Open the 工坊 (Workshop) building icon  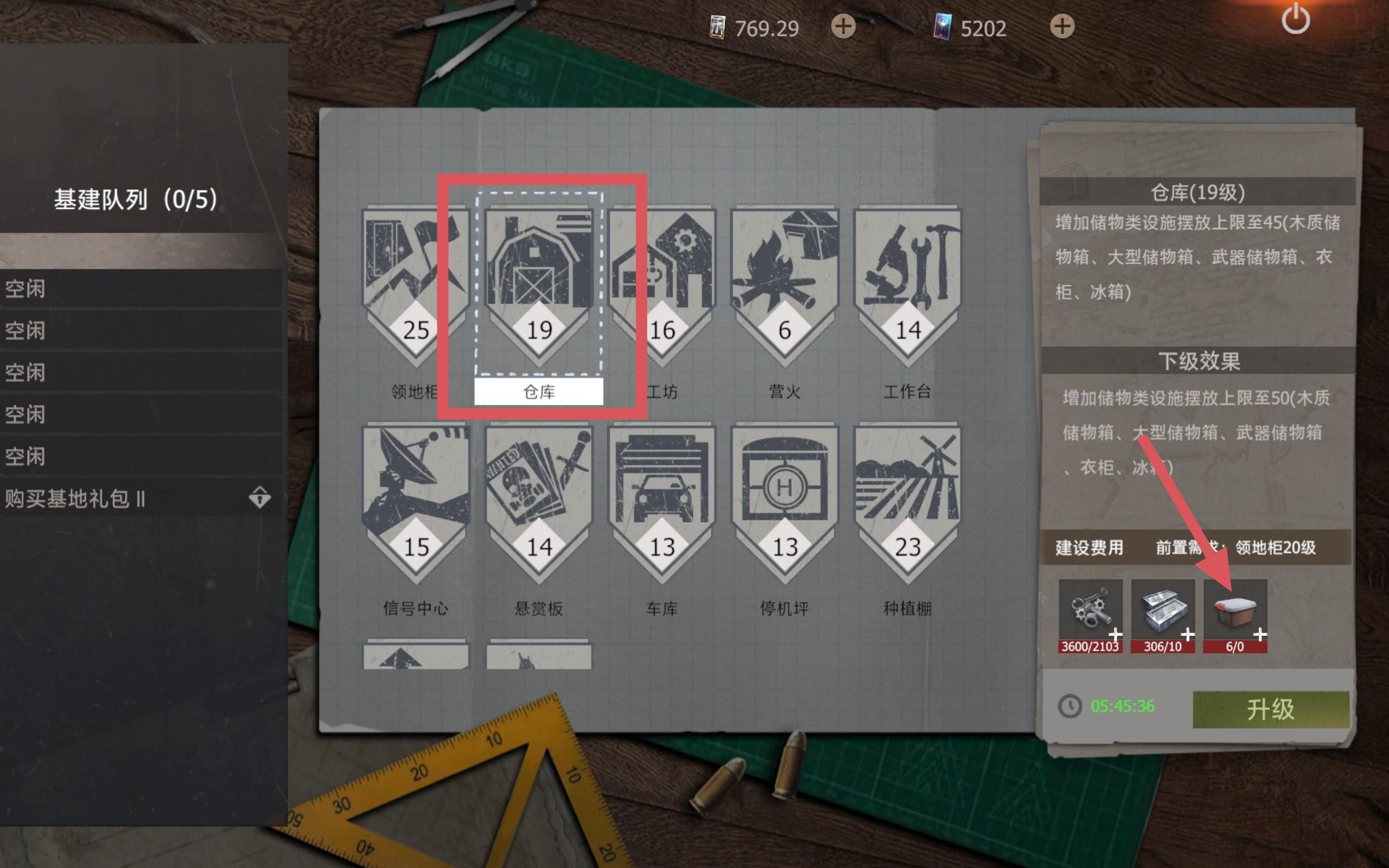click(x=661, y=270)
